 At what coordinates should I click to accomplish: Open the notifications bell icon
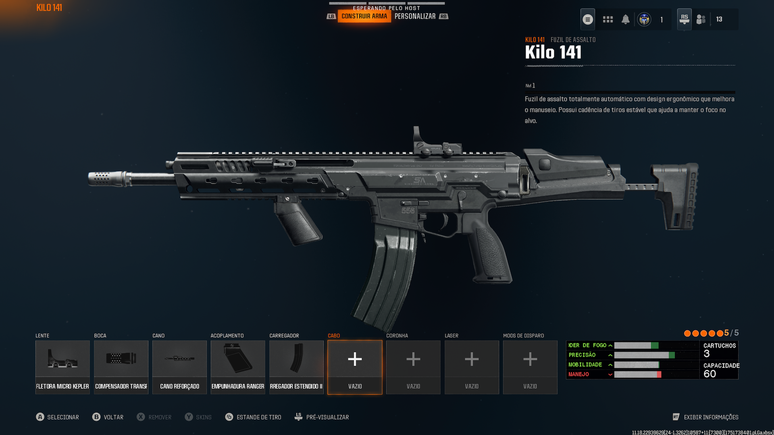click(626, 19)
